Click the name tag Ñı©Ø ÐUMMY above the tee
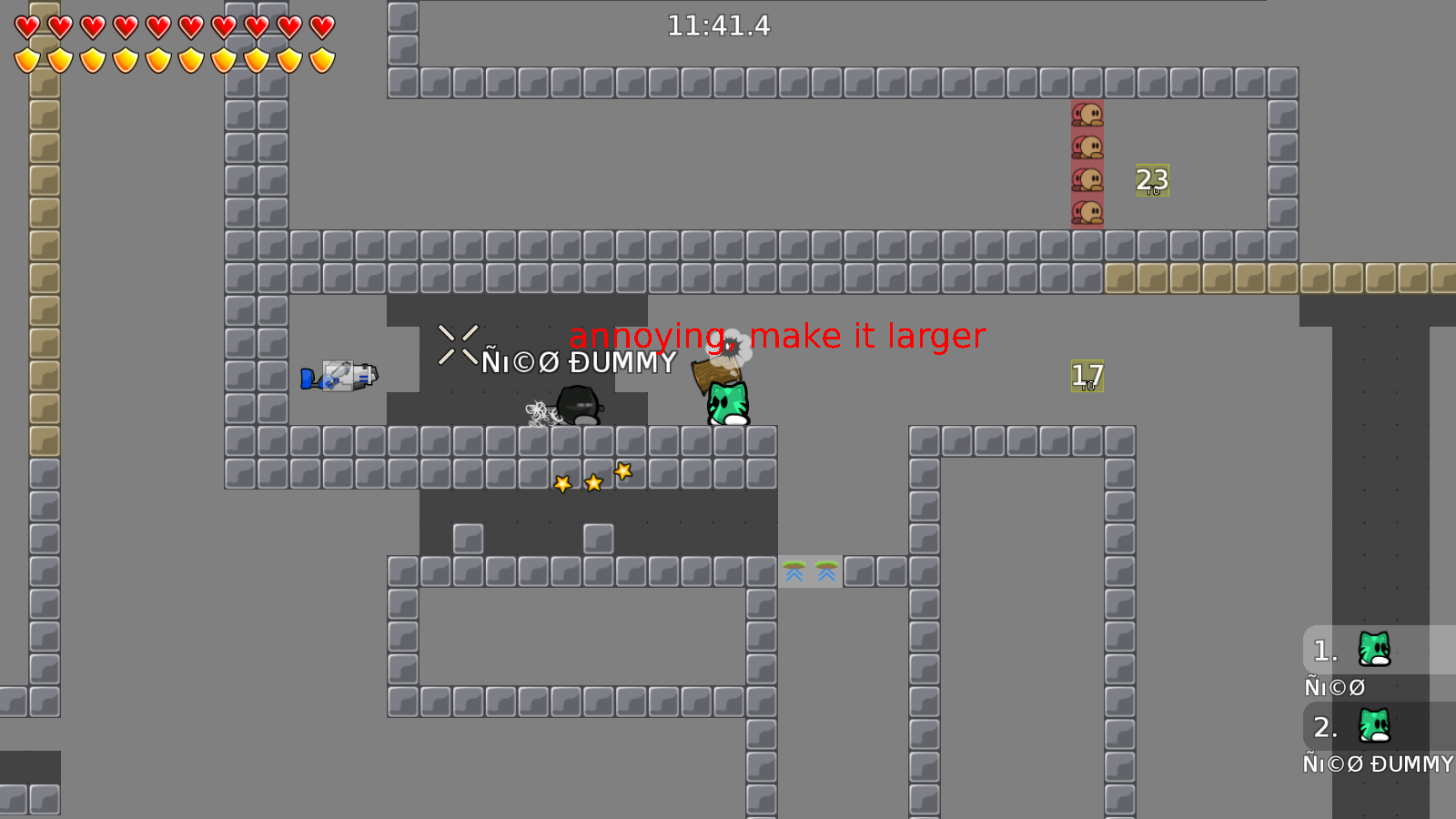This screenshot has height=819, width=1456. click(x=580, y=364)
